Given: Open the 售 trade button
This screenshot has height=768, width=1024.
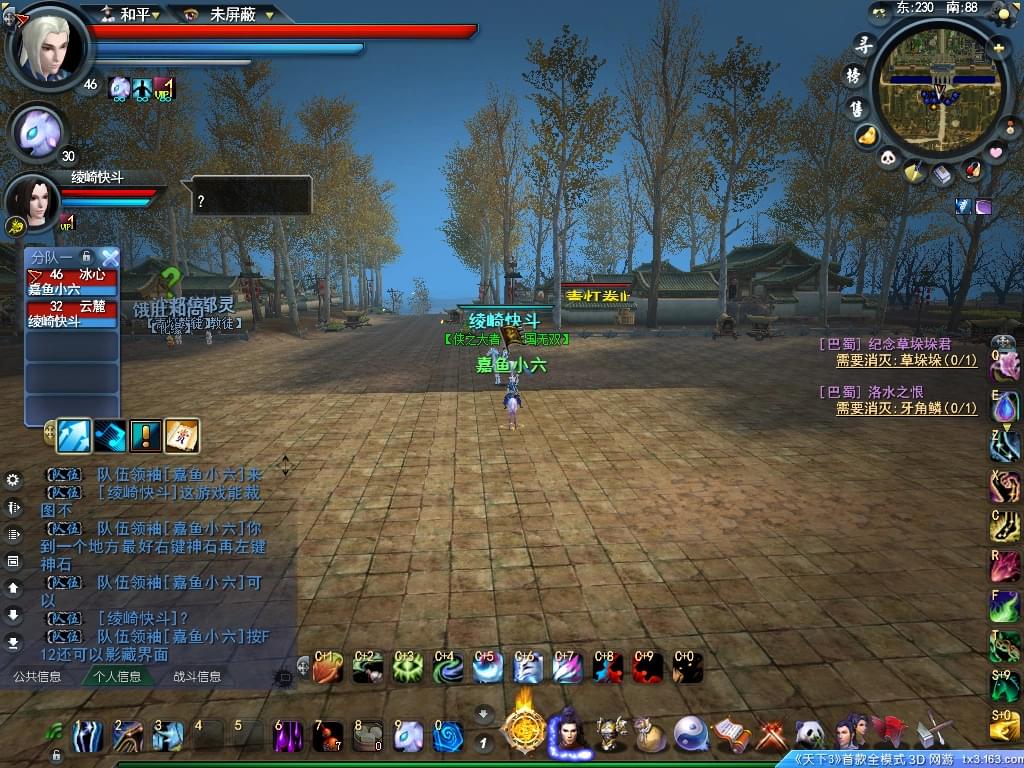Looking at the screenshot, I should tap(856, 107).
